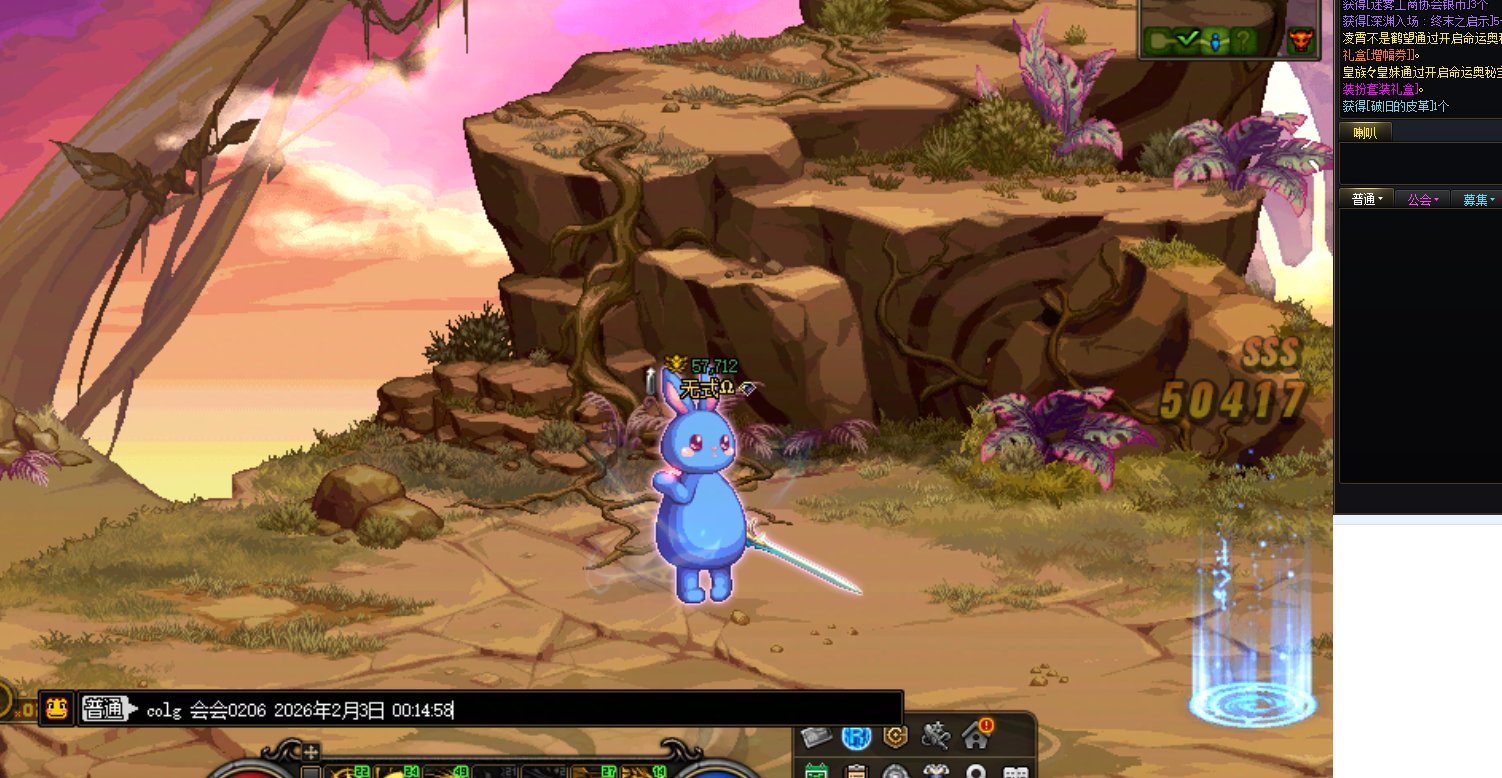Select the 普通 chat channel tab
The width and height of the screenshot is (1502, 778).
pos(1366,199)
